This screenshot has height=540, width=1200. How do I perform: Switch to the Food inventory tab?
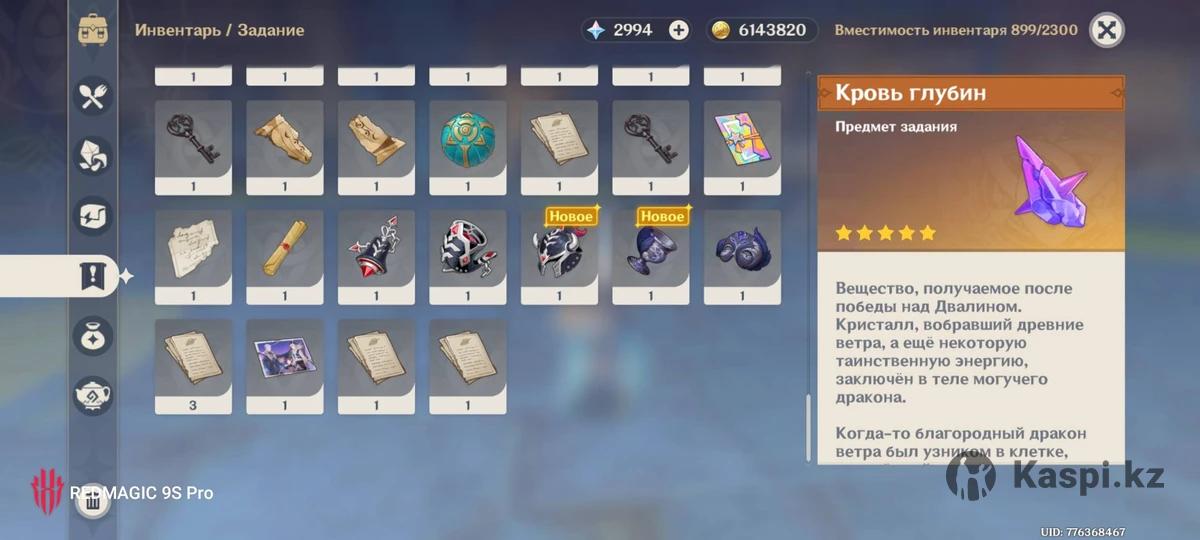(x=93, y=96)
